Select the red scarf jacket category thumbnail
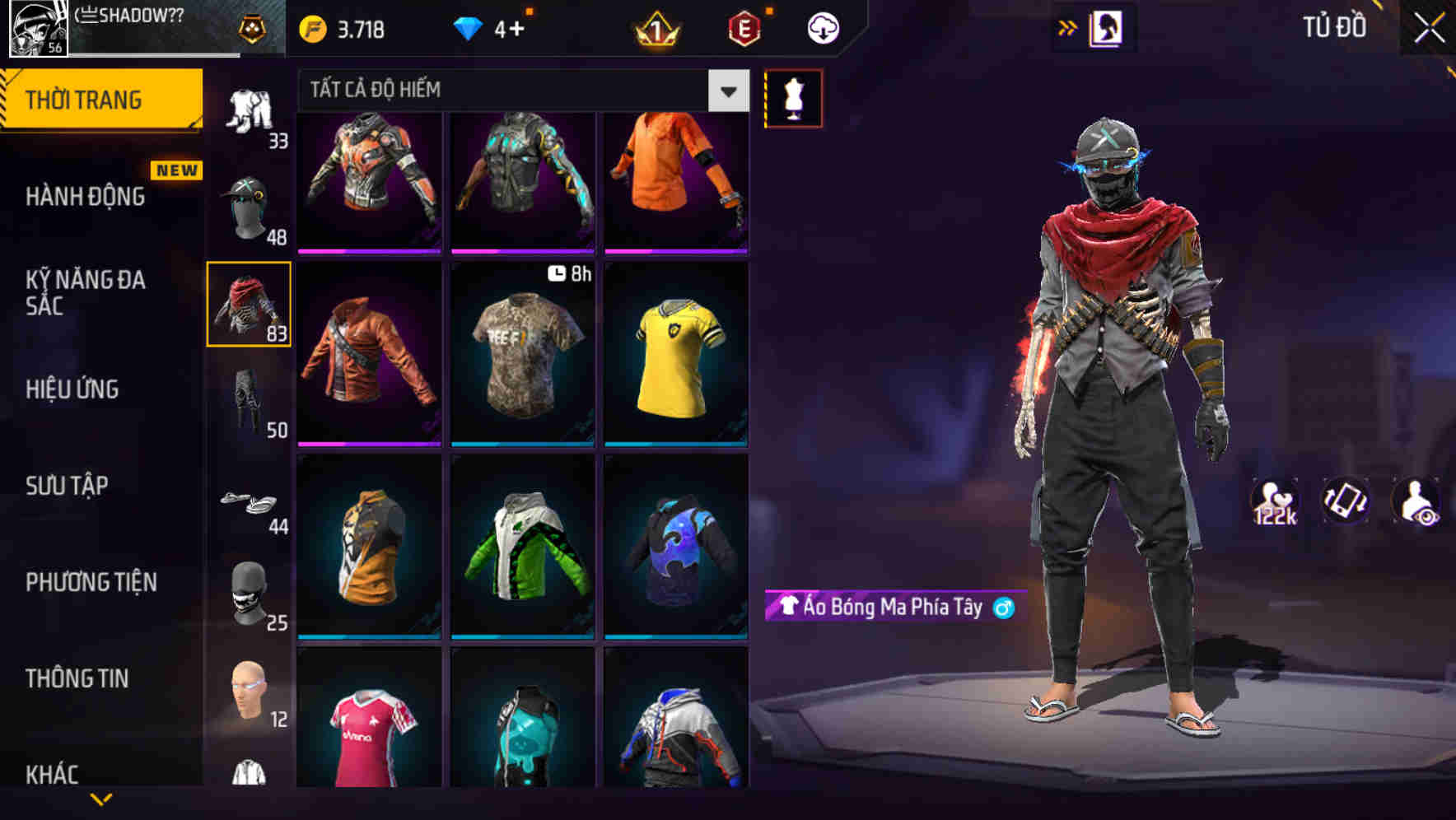Screen dimensions: 1456x820 pyautogui.click(x=250, y=305)
